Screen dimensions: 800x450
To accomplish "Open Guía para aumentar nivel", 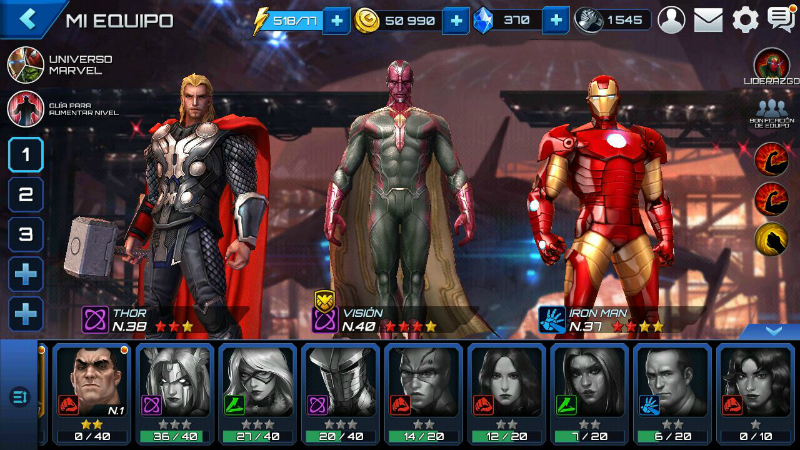I will 24,107.
